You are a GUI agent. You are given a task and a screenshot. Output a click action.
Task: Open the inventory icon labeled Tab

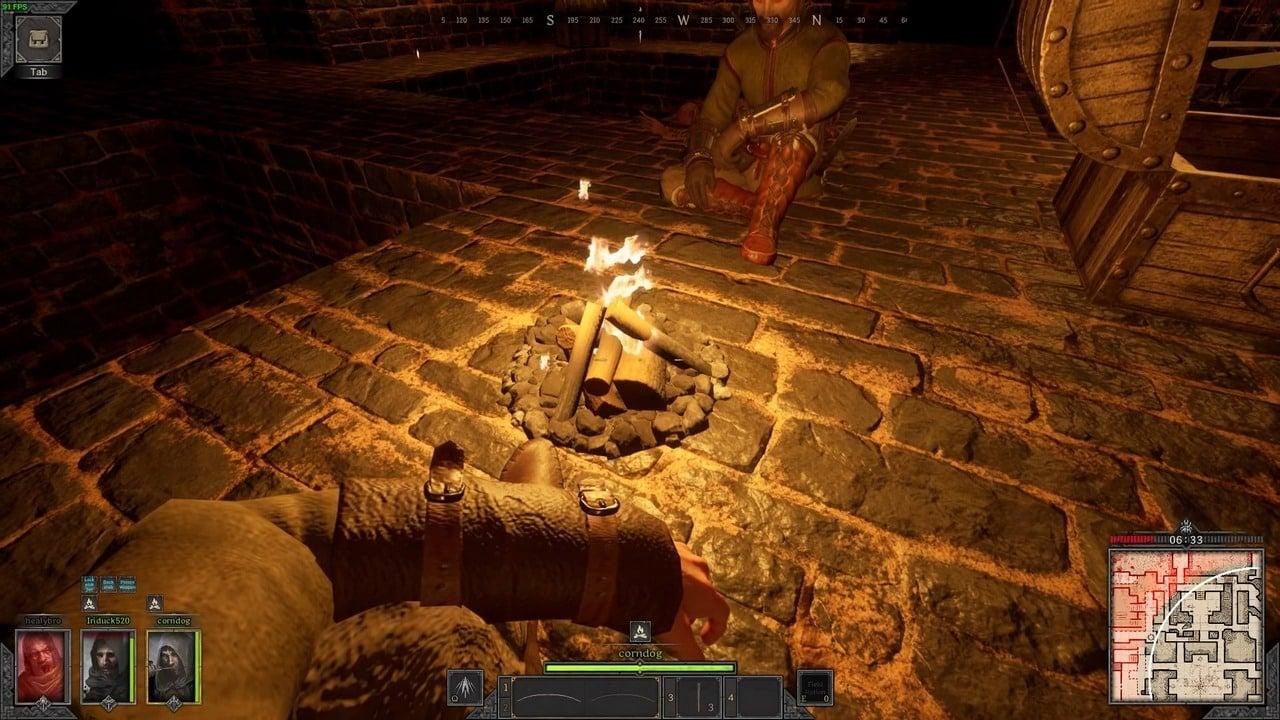pos(38,39)
